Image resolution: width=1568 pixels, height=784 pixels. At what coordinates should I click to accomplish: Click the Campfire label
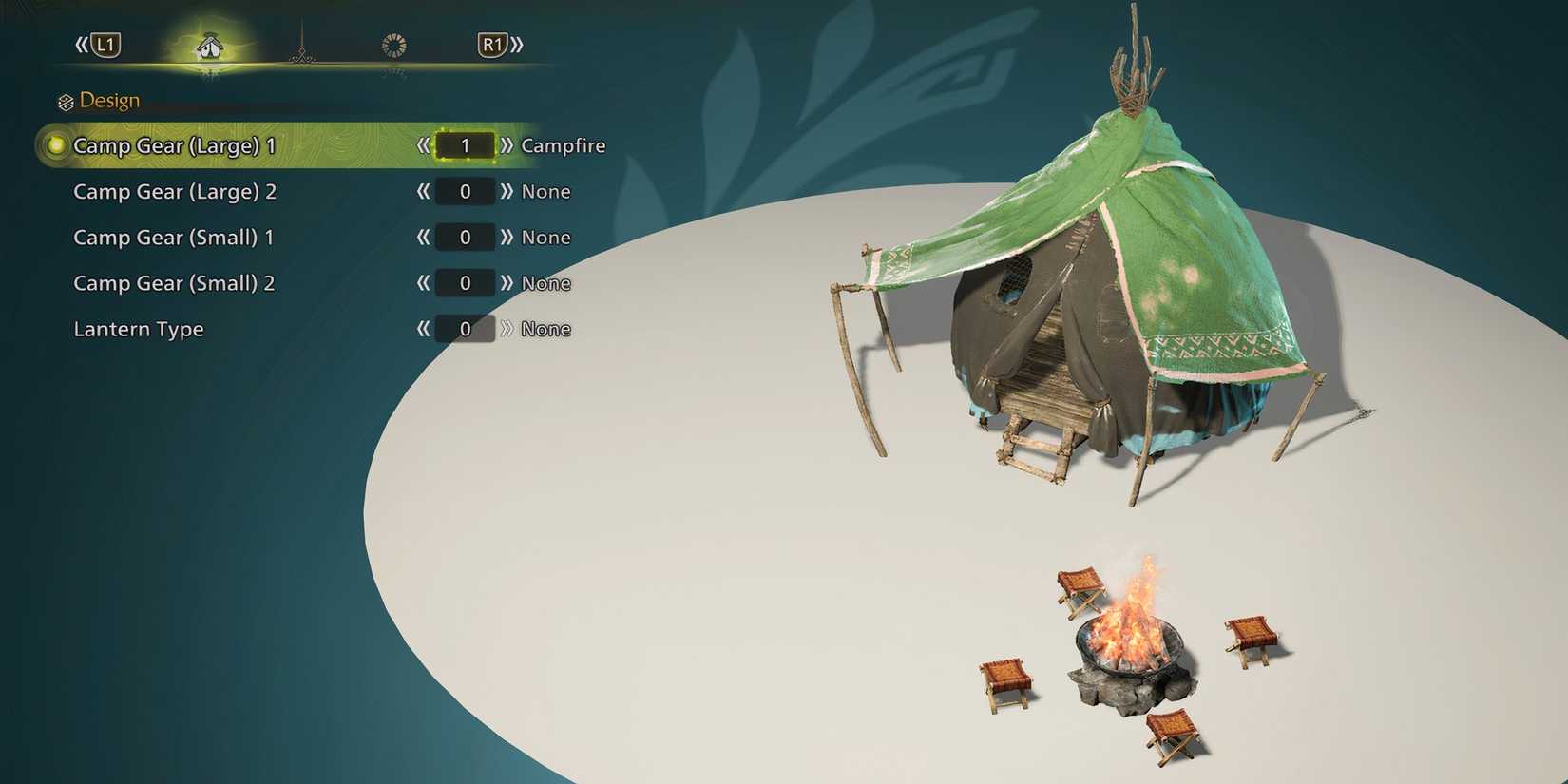coord(564,145)
